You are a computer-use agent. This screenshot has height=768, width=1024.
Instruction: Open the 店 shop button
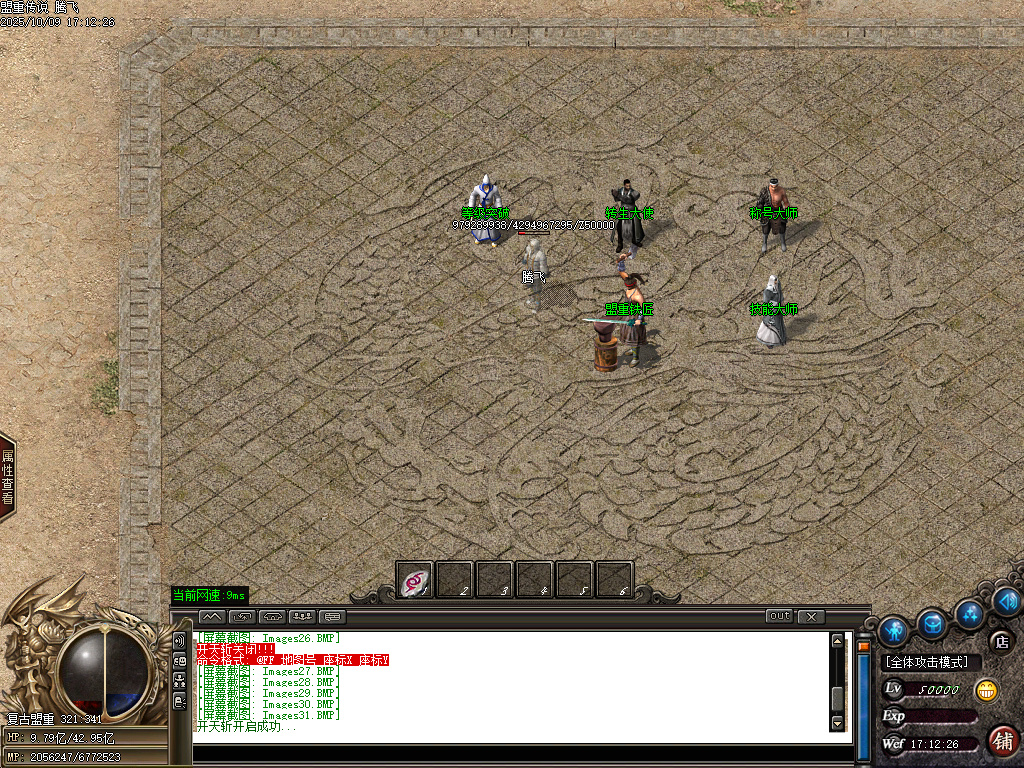pyautogui.click(x=1000, y=640)
